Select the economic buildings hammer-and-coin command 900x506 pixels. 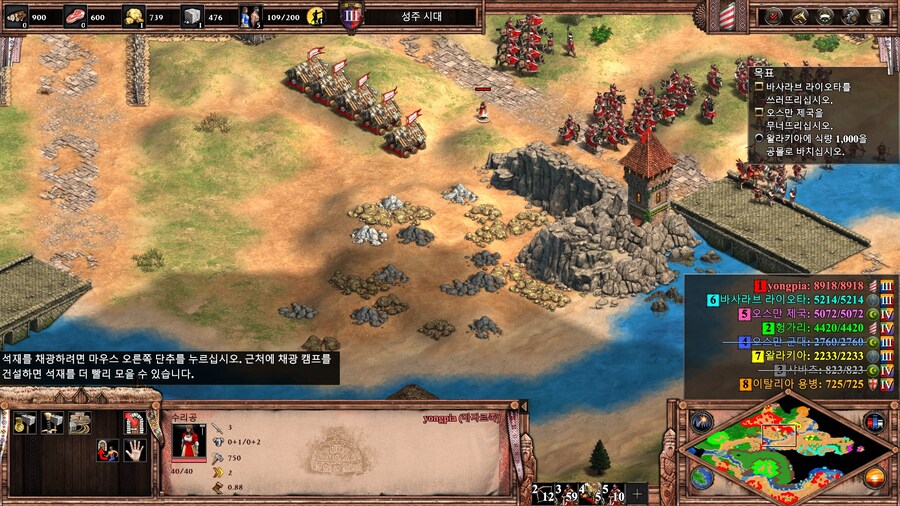[25, 422]
